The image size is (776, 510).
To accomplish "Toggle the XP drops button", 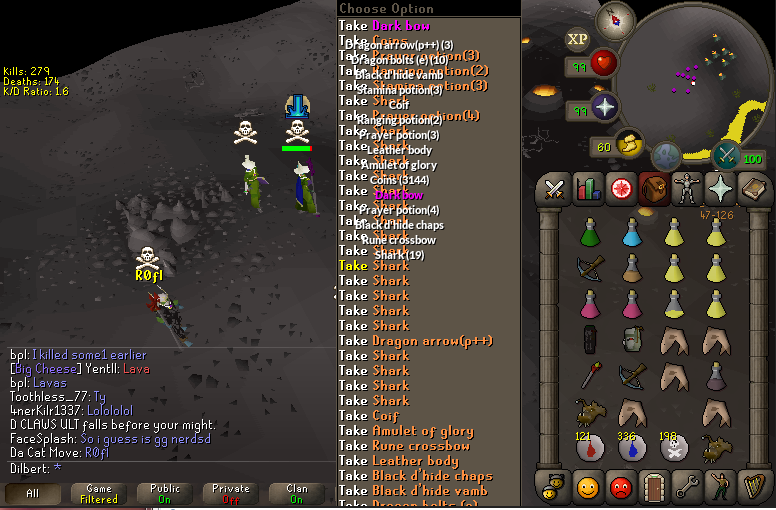I will click(x=577, y=39).
